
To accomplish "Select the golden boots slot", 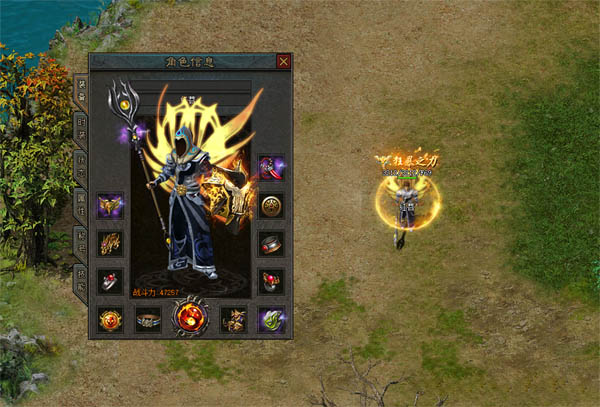I will coord(233,319).
